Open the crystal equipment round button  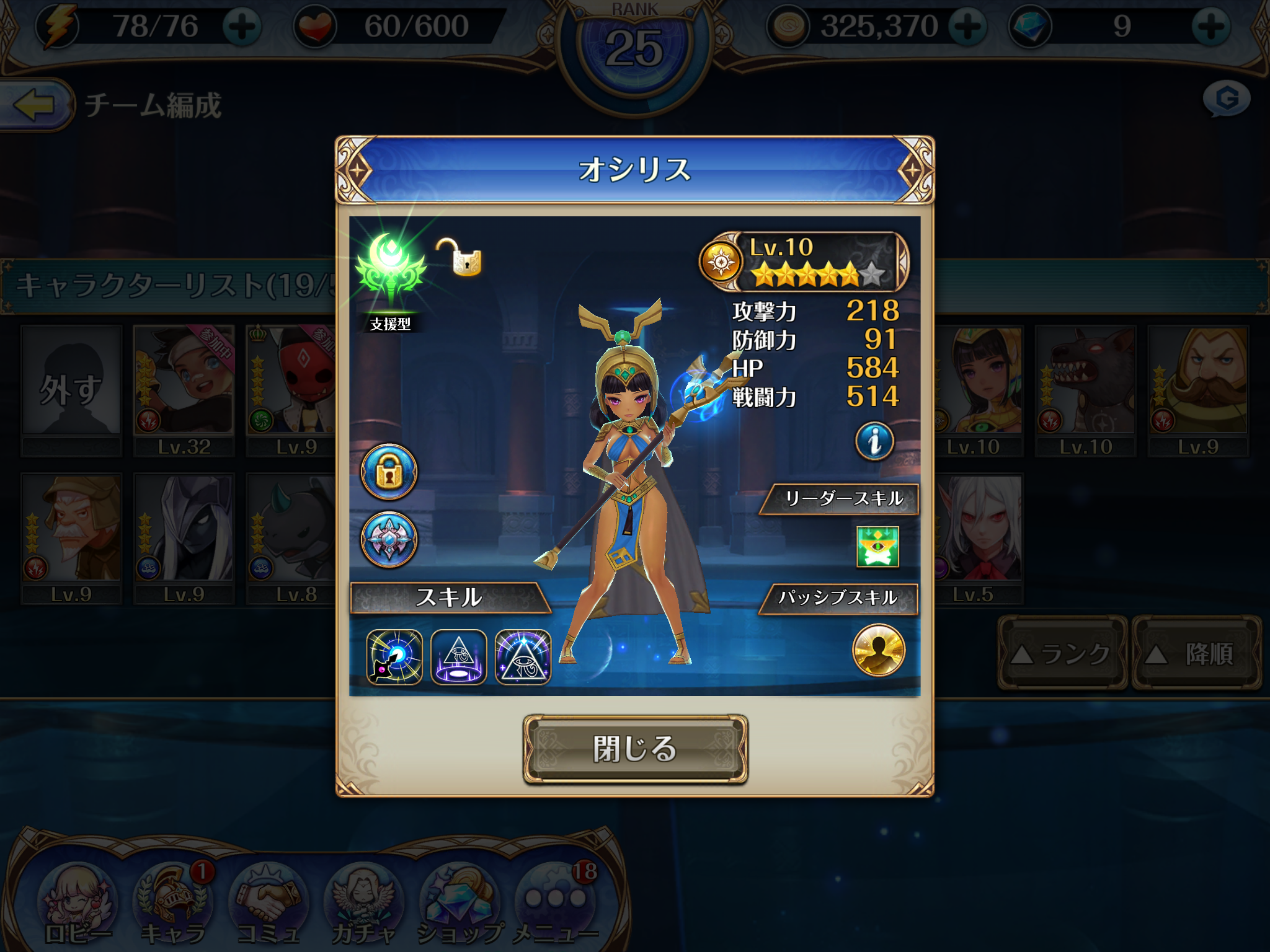pyautogui.click(x=389, y=539)
